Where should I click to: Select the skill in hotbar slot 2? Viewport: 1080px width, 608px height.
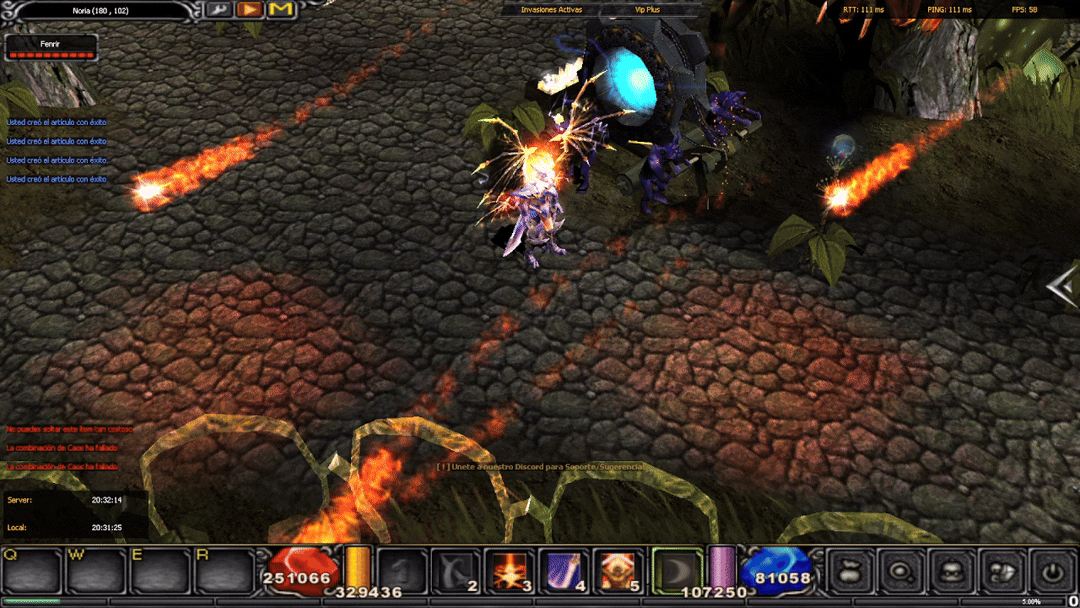pos(458,571)
